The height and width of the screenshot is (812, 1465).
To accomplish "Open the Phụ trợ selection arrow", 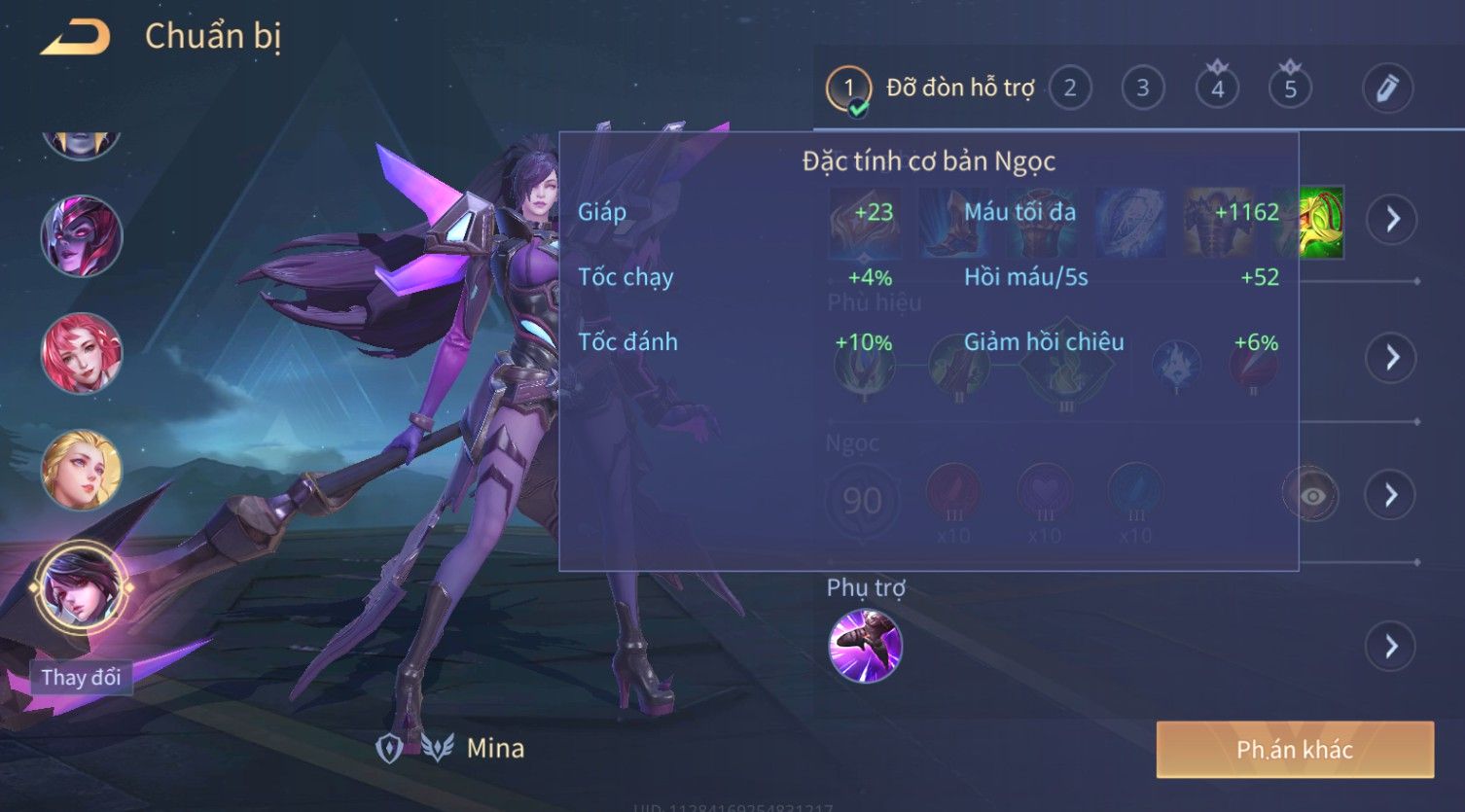I will pyautogui.click(x=1392, y=646).
